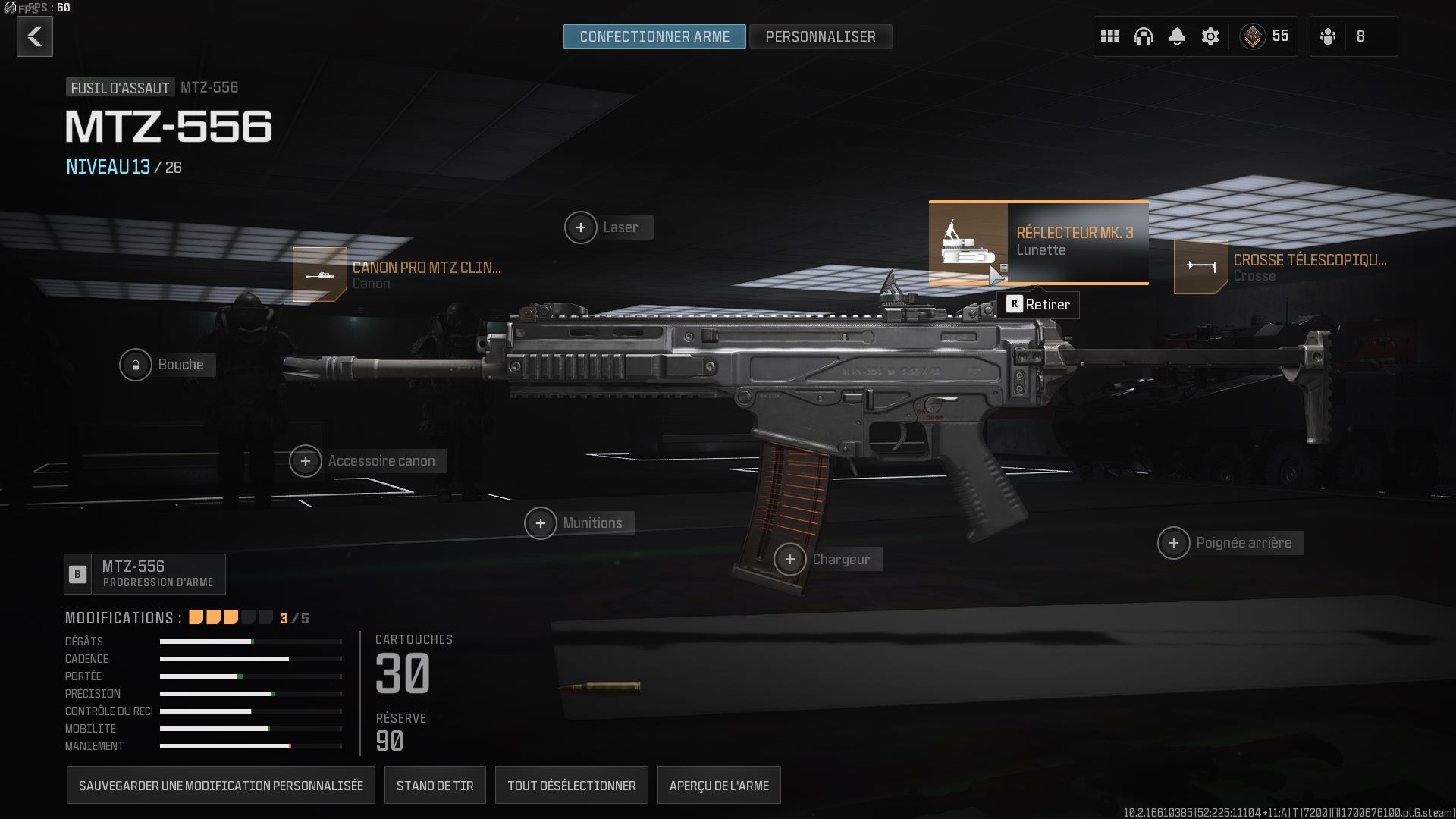
Task: Open the grid menu icon
Action: click(1110, 36)
